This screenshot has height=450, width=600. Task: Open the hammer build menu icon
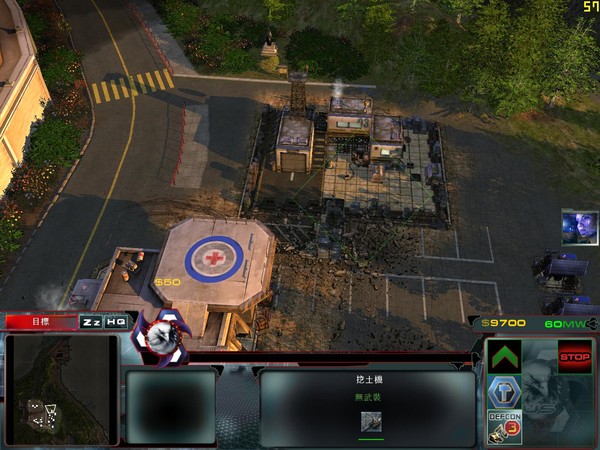(x=504, y=392)
